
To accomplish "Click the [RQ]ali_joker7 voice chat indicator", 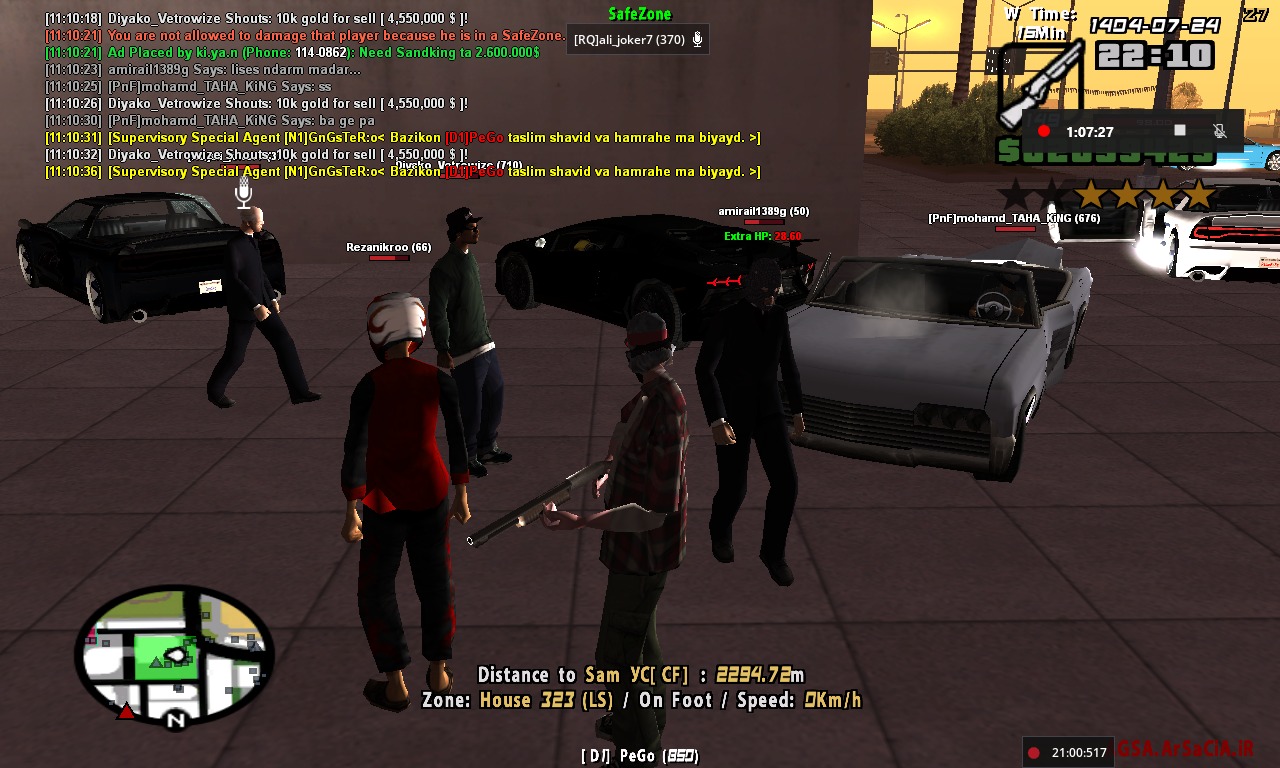I will (x=638, y=40).
